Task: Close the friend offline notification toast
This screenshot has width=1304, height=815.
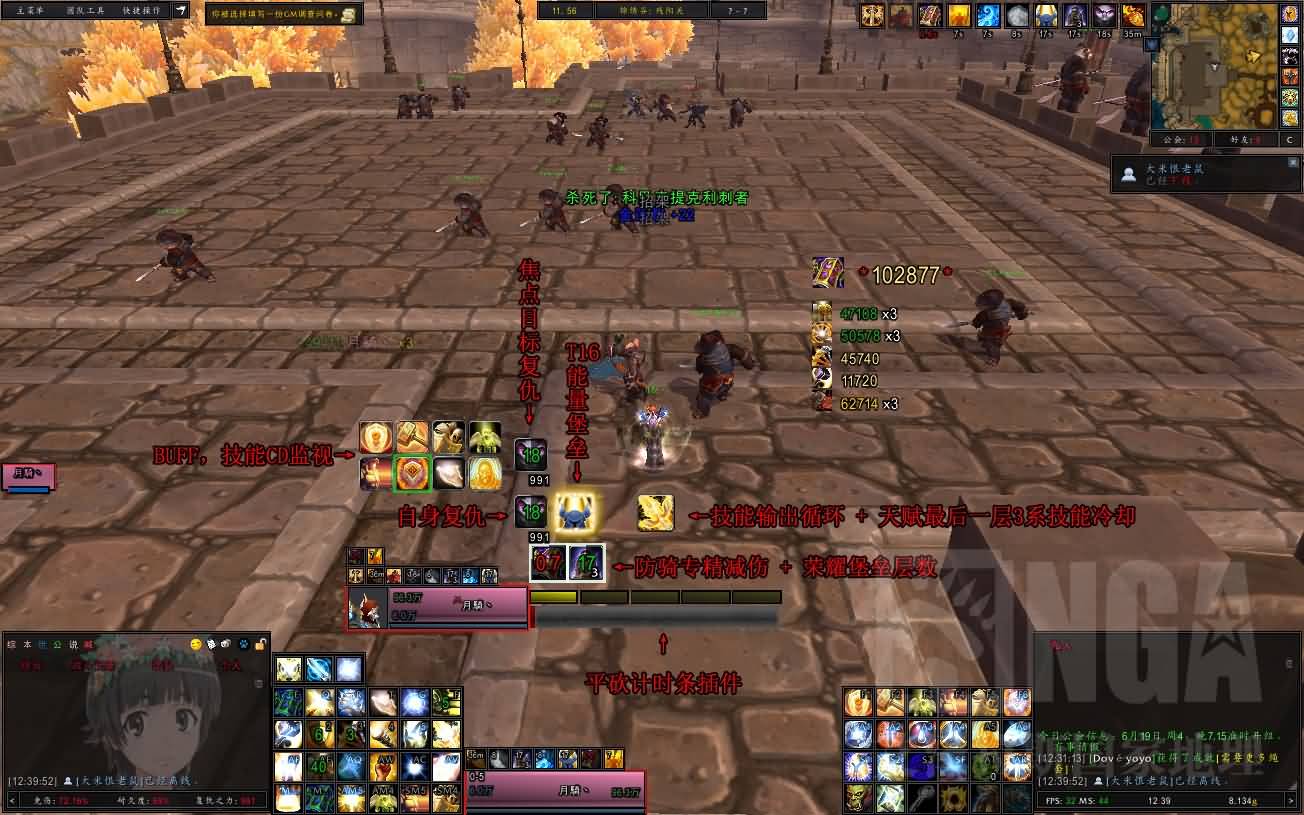Action: pyautogui.click(x=1293, y=163)
